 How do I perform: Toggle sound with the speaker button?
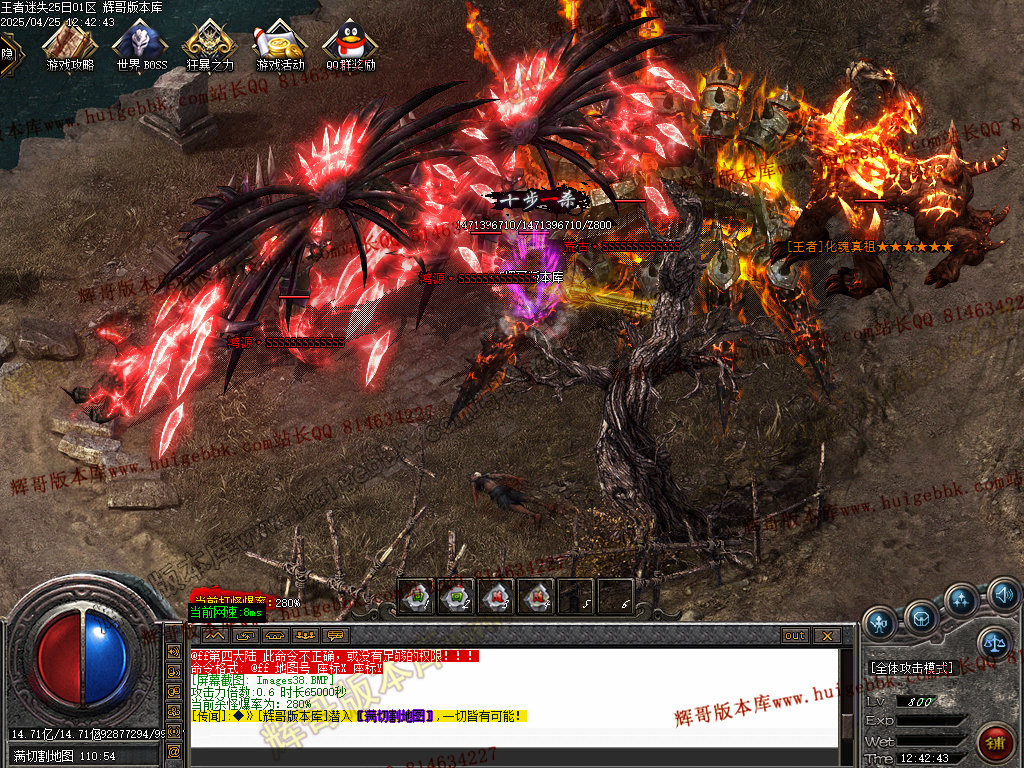coord(1003,594)
